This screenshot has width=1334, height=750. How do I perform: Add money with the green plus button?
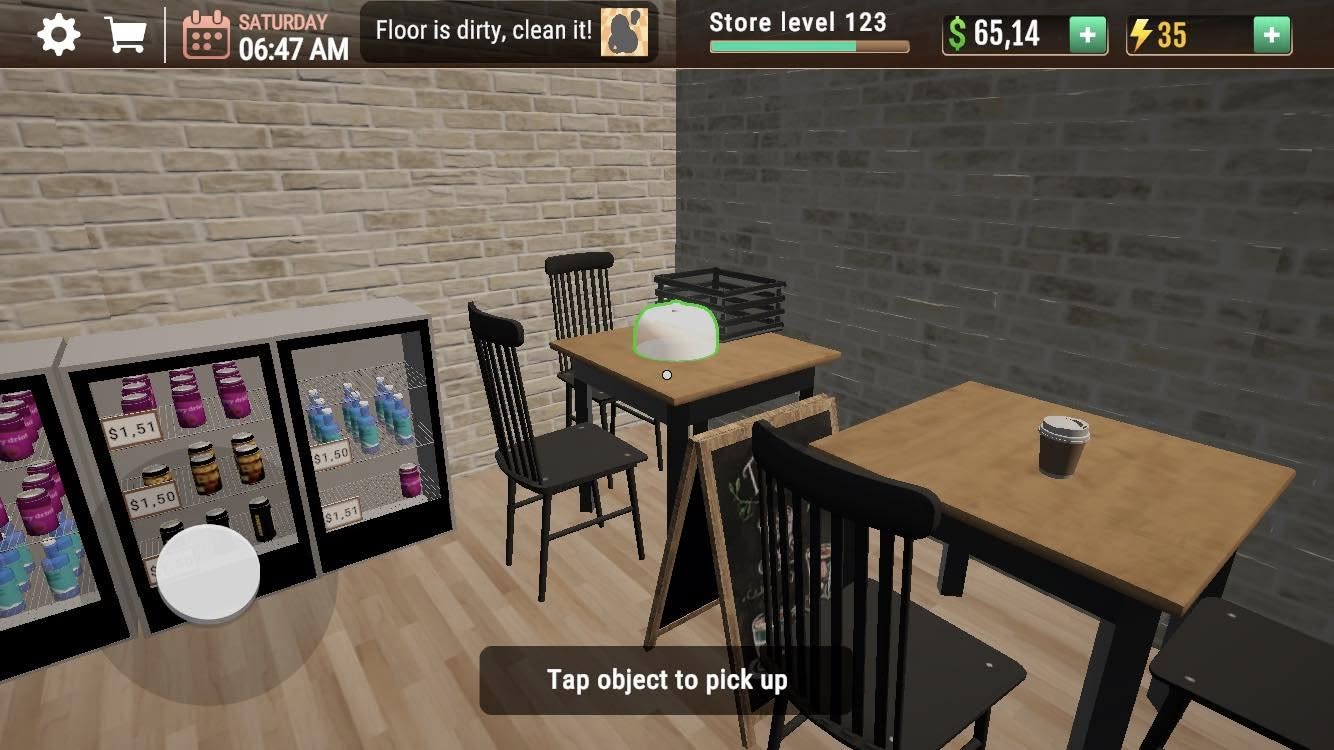coord(1088,35)
